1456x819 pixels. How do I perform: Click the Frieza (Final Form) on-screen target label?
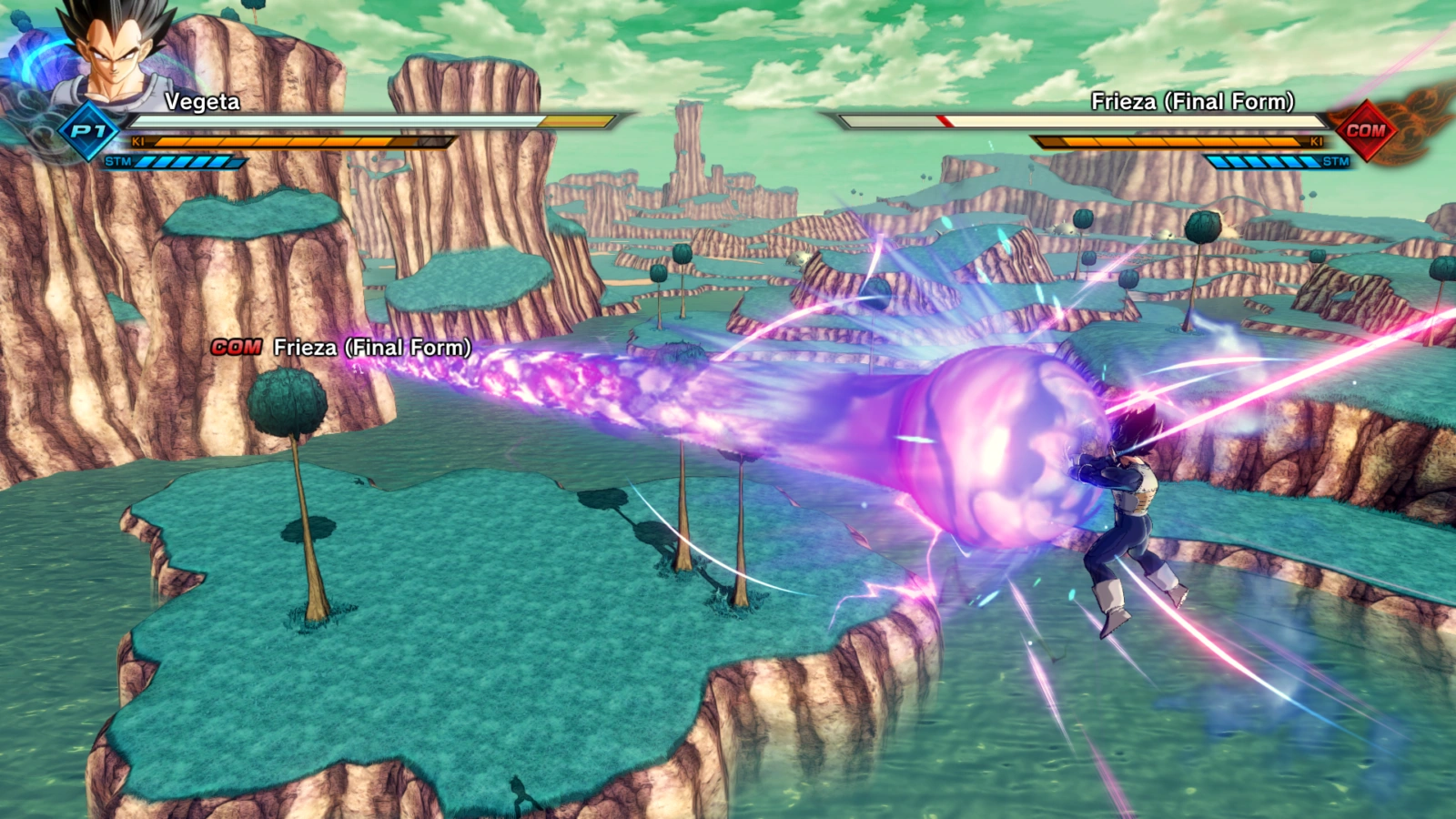coord(369,347)
